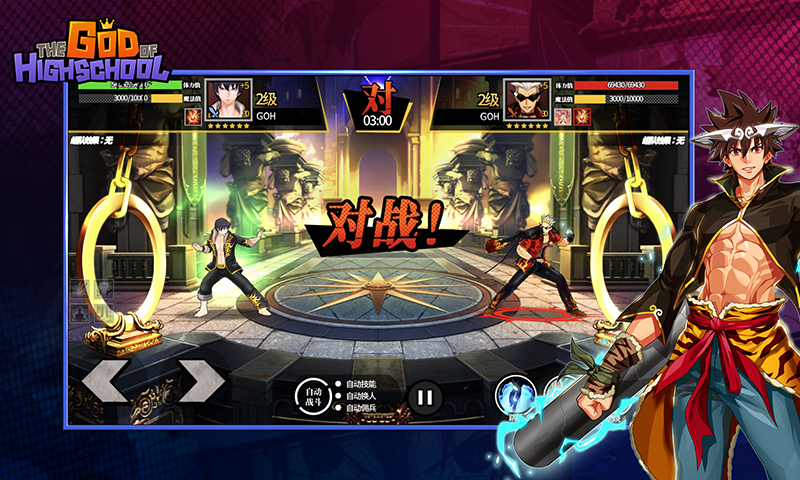This screenshot has height=480, width=800.
Task: Activate the blue jump skill button
Action: click(x=512, y=398)
